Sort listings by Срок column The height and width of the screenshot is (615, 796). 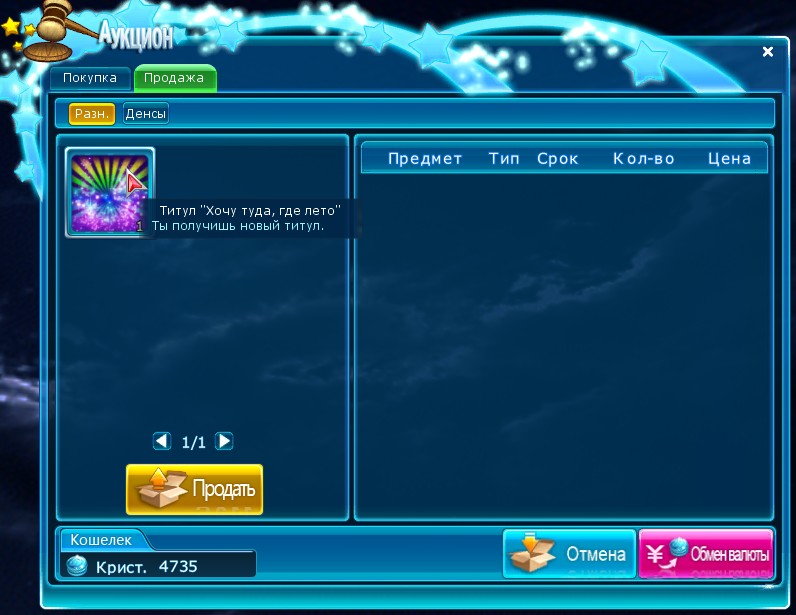pyautogui.click(x=558, y=159)
